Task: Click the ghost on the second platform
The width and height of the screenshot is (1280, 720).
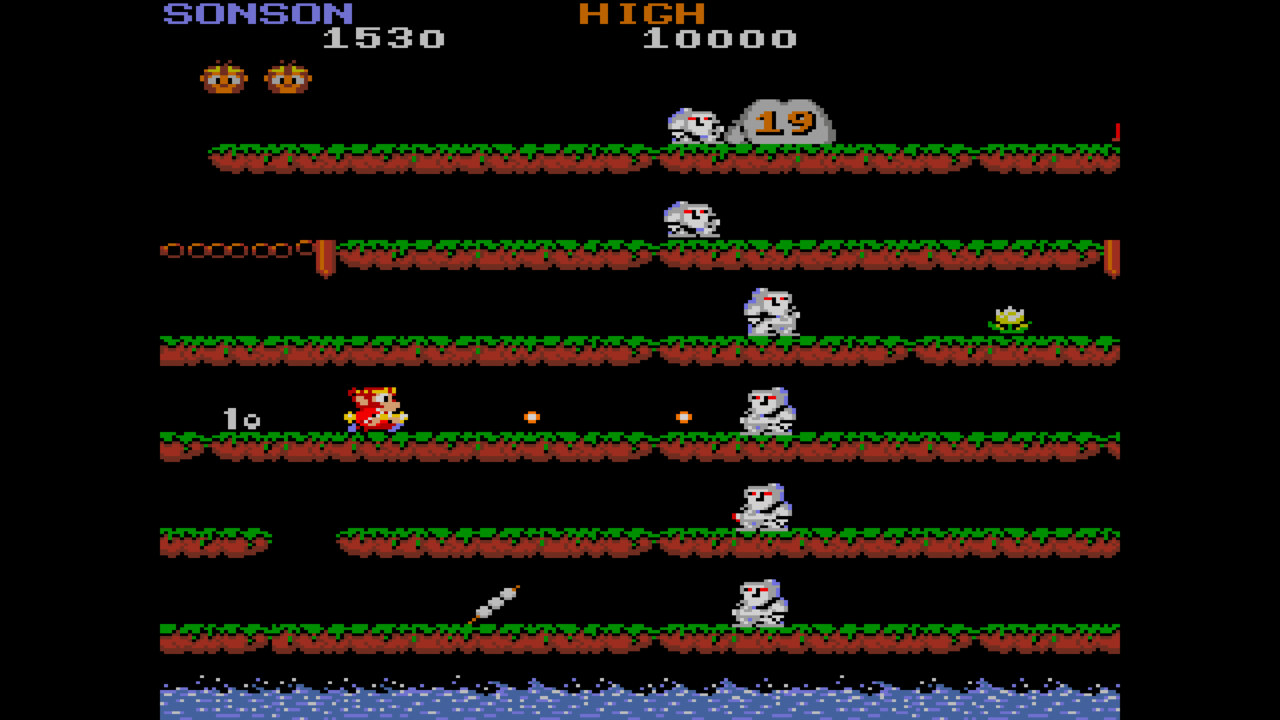Action: pos(690,218)
